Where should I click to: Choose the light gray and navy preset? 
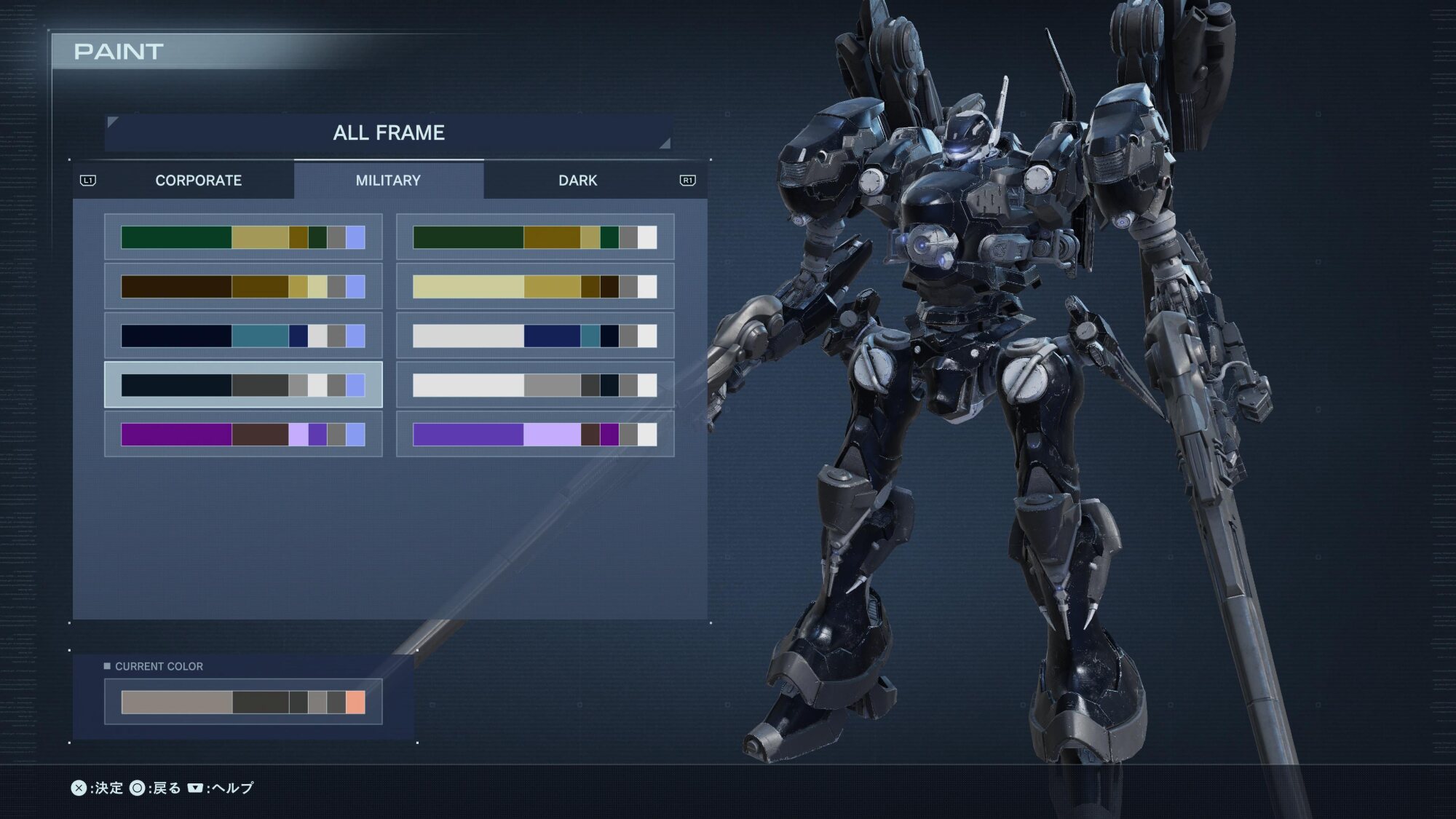coord(535,336)
